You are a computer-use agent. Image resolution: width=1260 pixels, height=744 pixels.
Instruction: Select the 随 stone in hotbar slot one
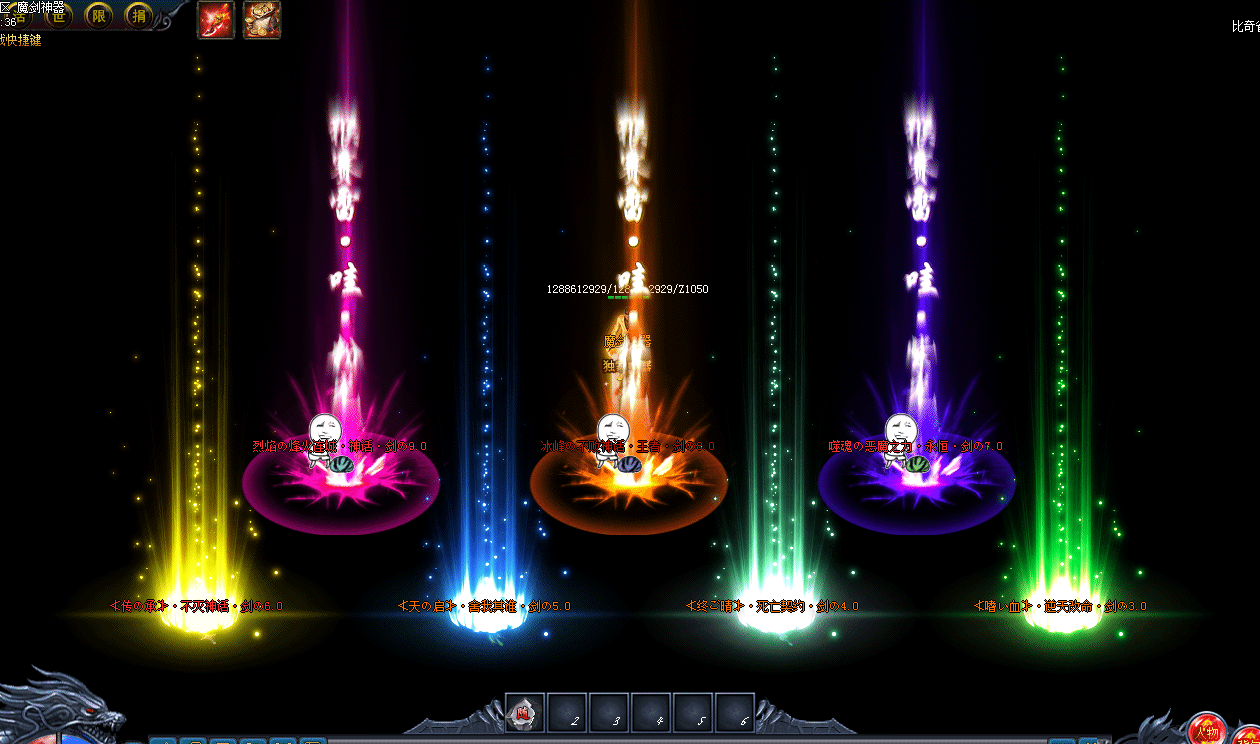click(x=525, y=712)
